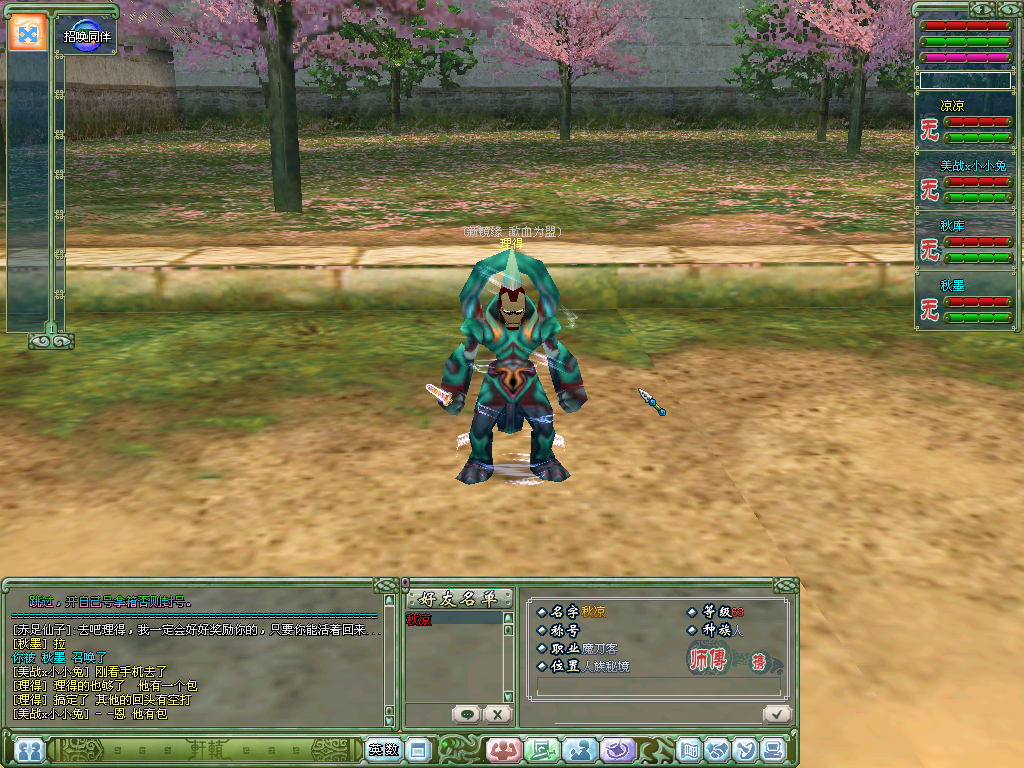Screen dimensions: 1024x768
Task: Confirm with the checkmark button
Action: [x=775, y=713]
